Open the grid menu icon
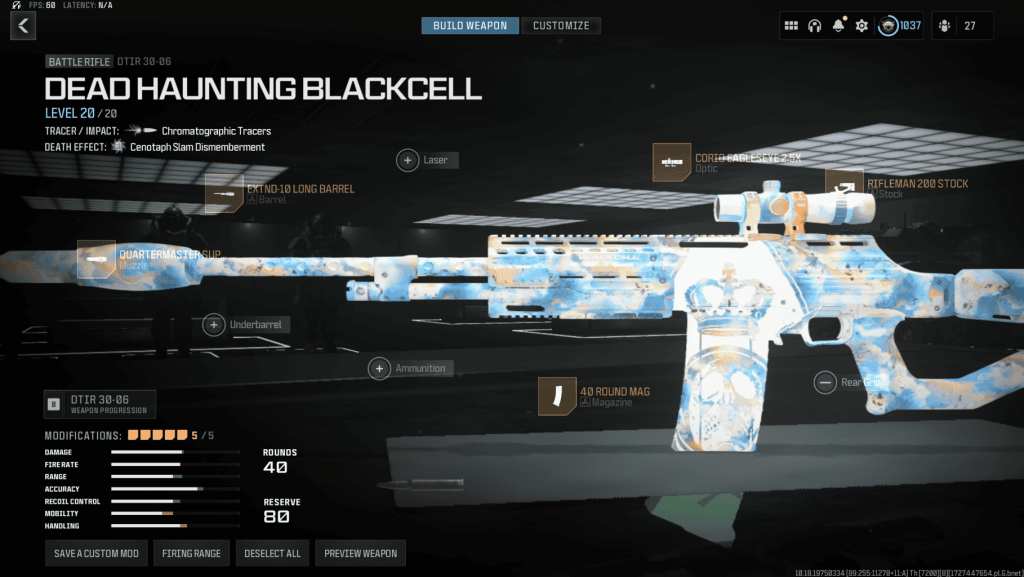Image resolution: width=1024 pixels, height=577 pixels. [791, 26]
